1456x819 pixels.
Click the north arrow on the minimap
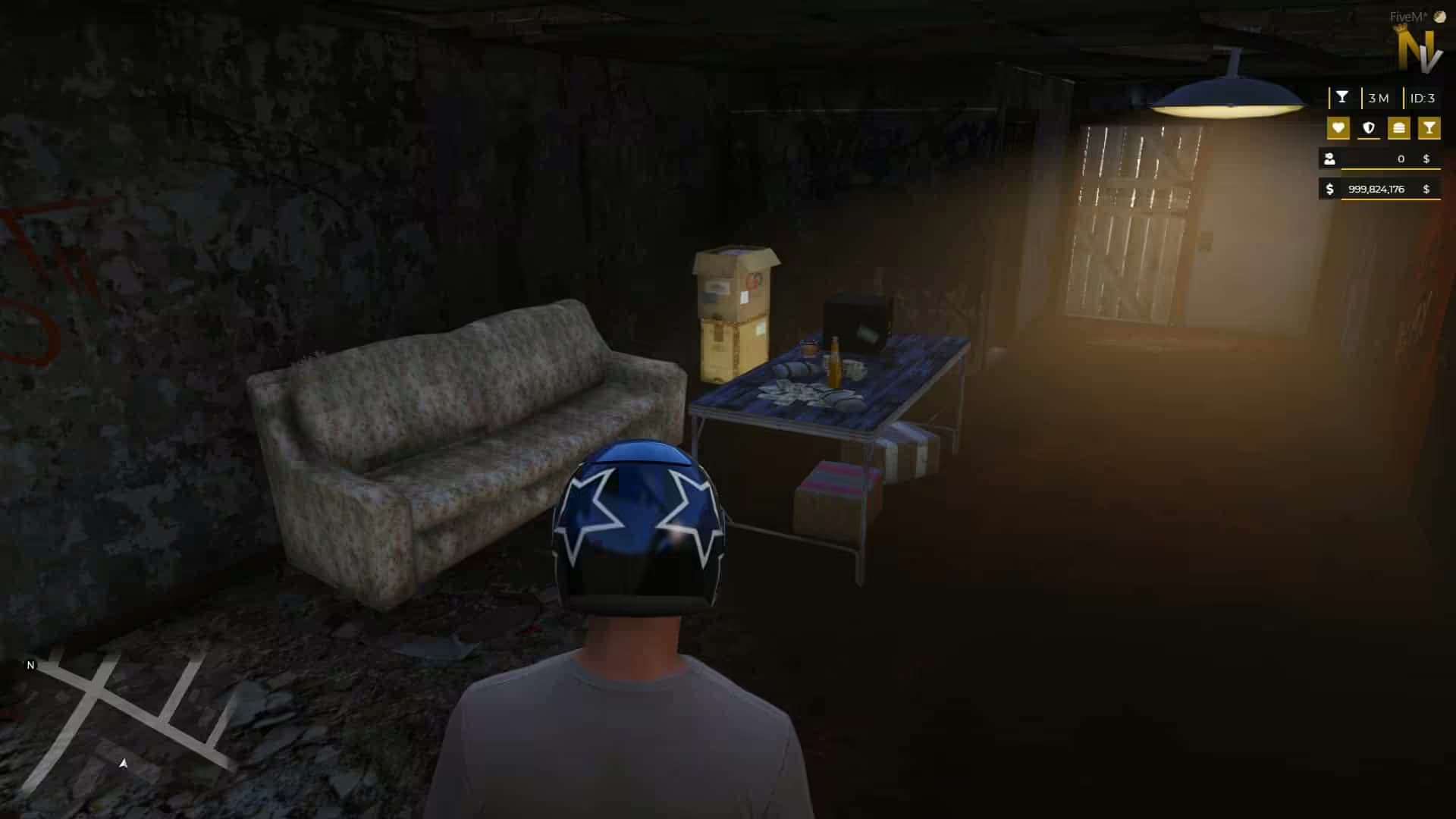tap(30, 666)
